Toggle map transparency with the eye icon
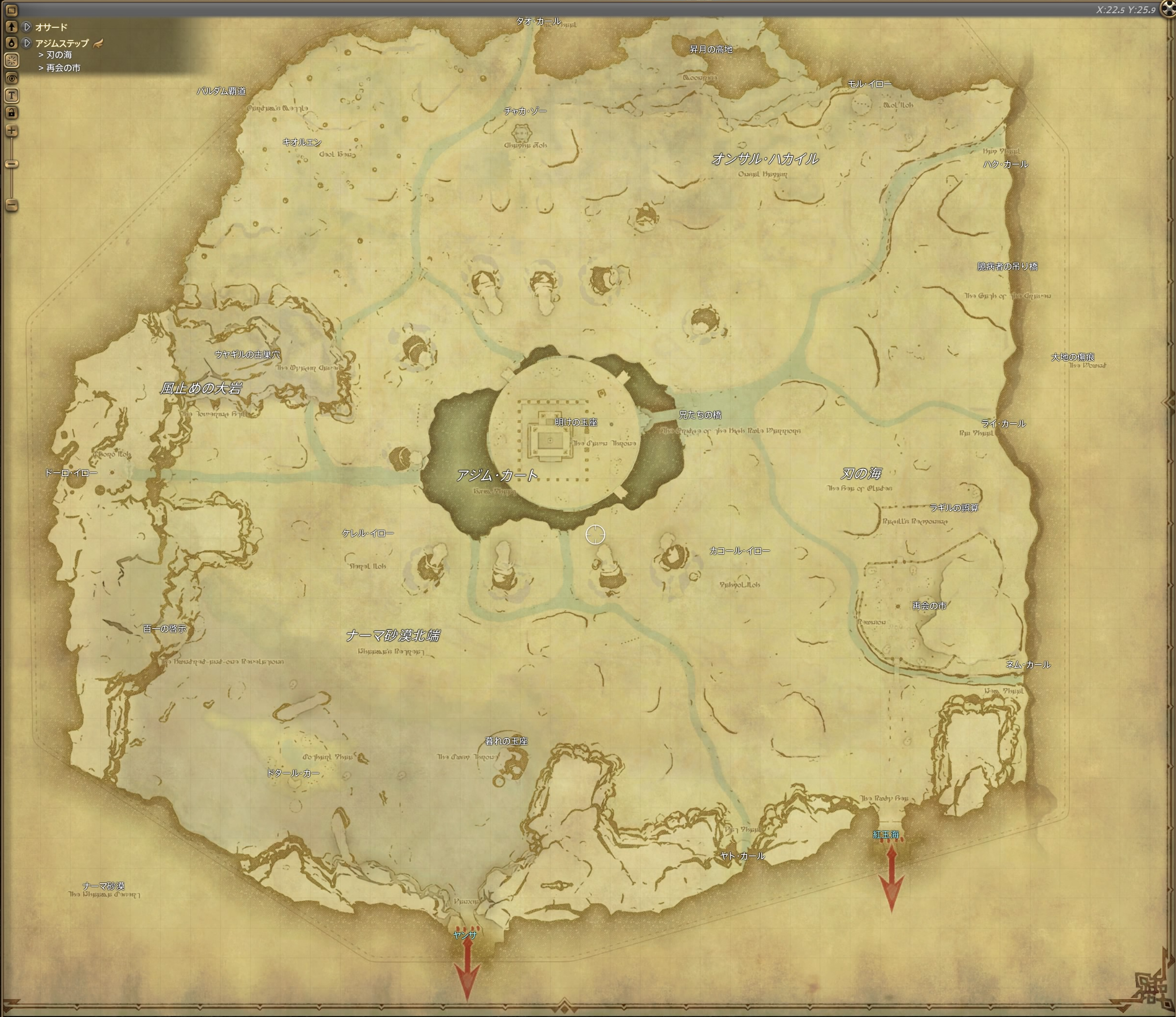 coord(12,78)
